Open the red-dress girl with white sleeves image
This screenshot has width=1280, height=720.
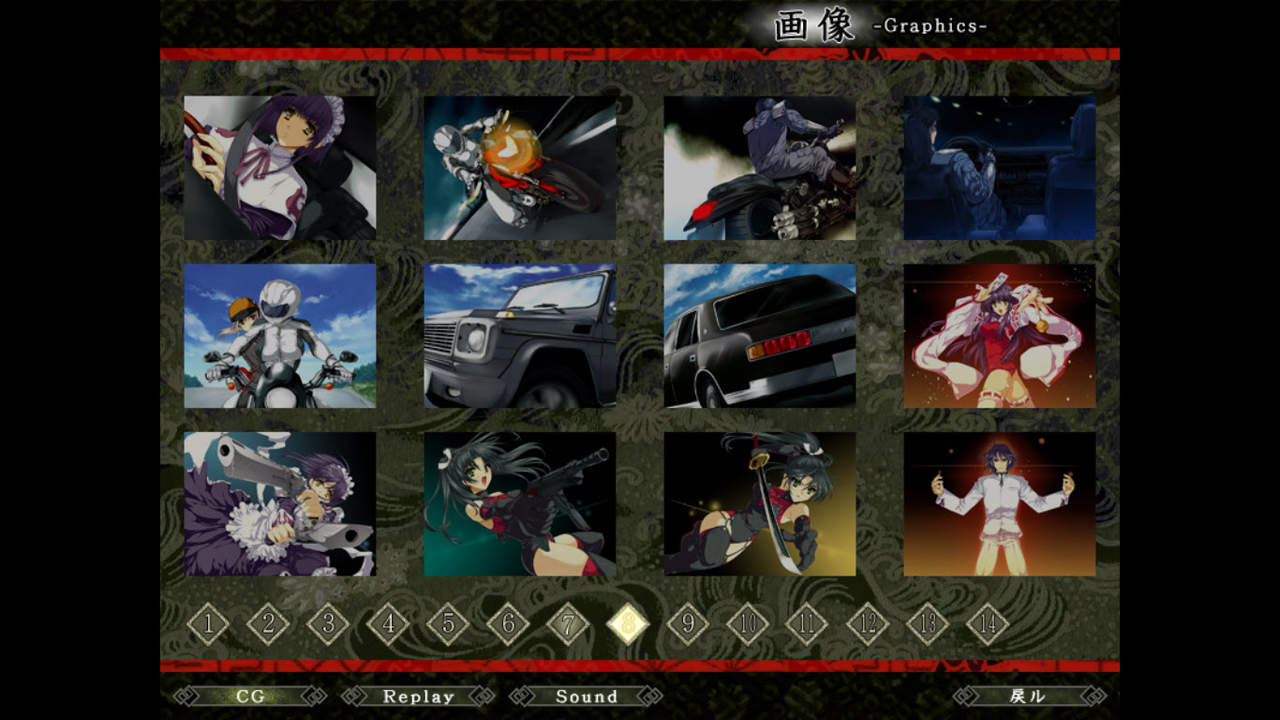1000,336
